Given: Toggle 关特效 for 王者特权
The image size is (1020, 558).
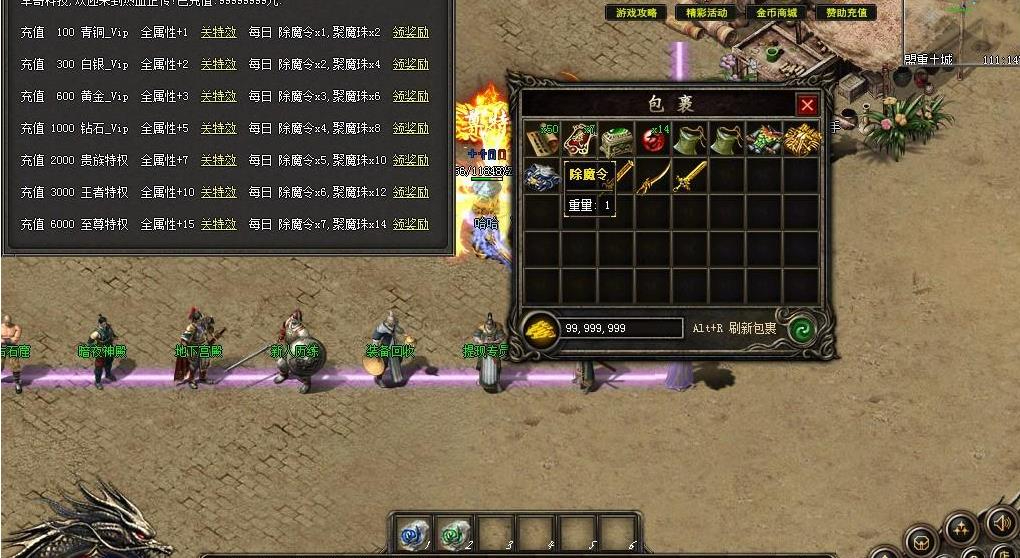Looking at the screenshot, I should (x=218, y=192).
